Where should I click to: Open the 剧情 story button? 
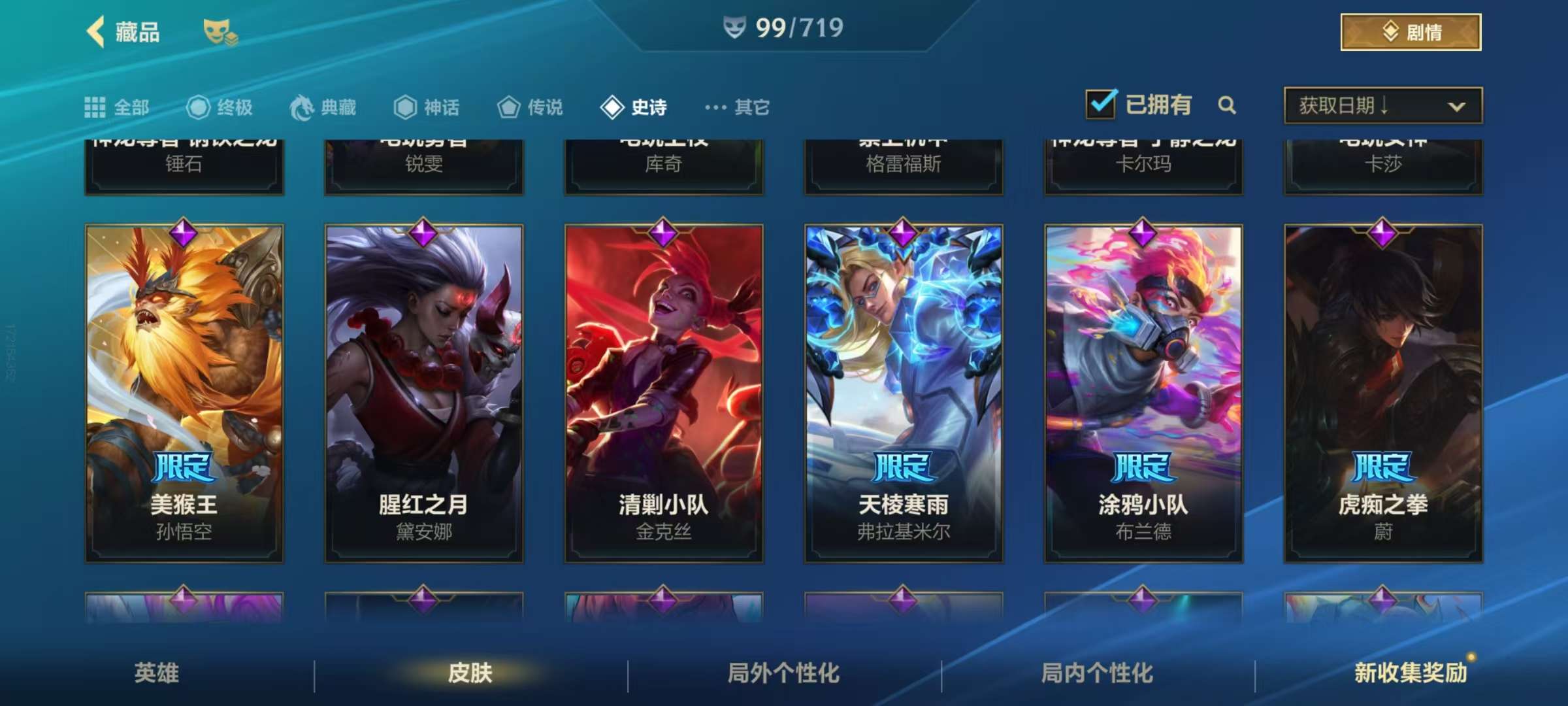click(1411, 32)
